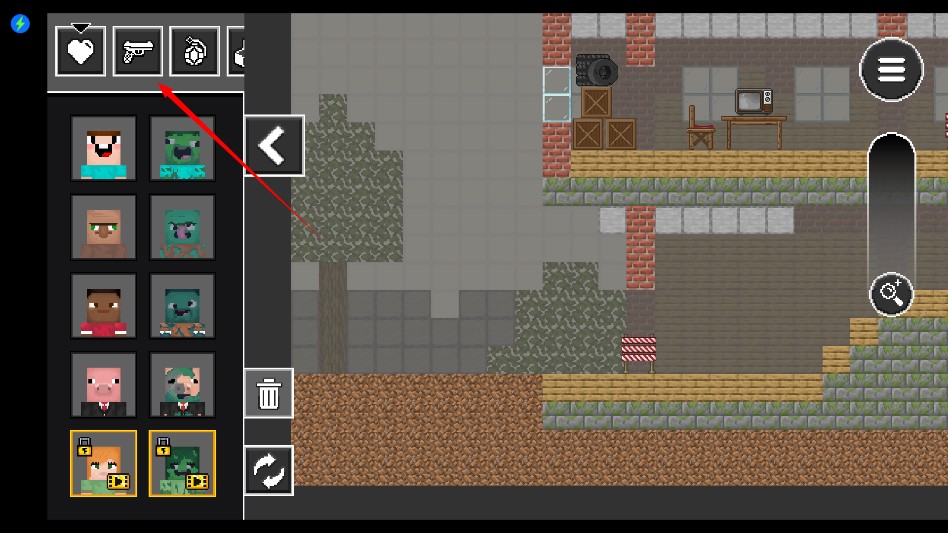Choose the smiling blue-shirt character
This screenshot has width=948, height=533.
[104, 148]
